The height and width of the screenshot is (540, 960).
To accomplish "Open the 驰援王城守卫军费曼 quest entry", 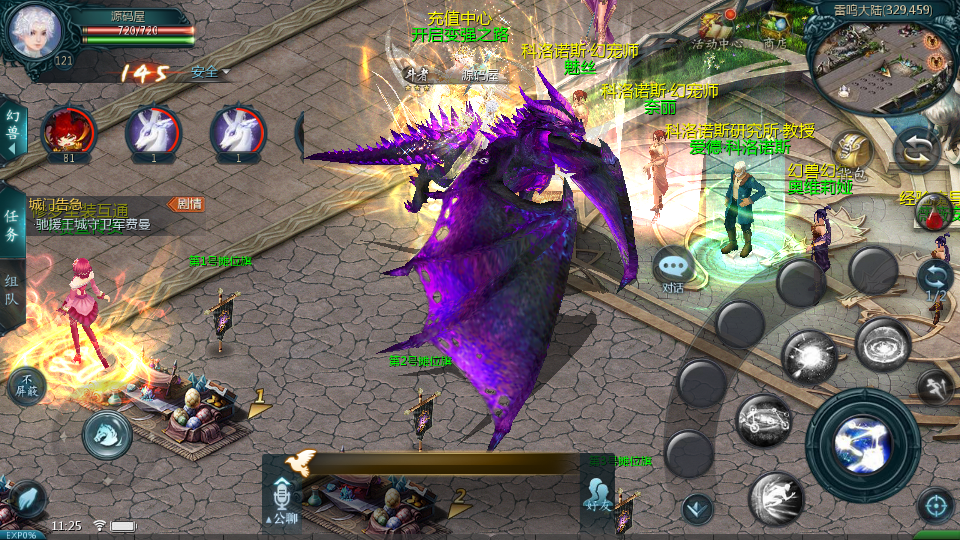I will click(93, 225).
